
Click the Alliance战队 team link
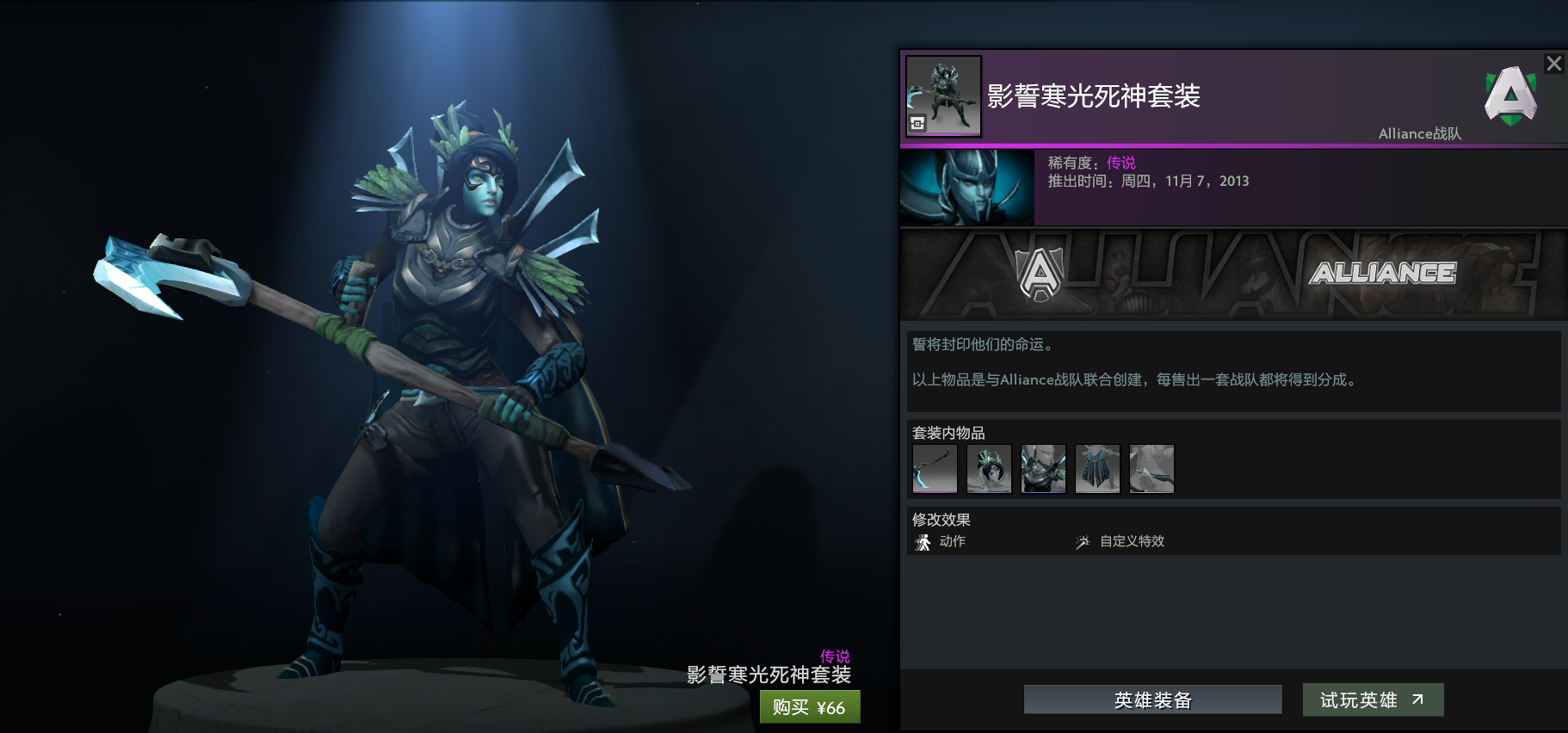tap(1419, 133)
